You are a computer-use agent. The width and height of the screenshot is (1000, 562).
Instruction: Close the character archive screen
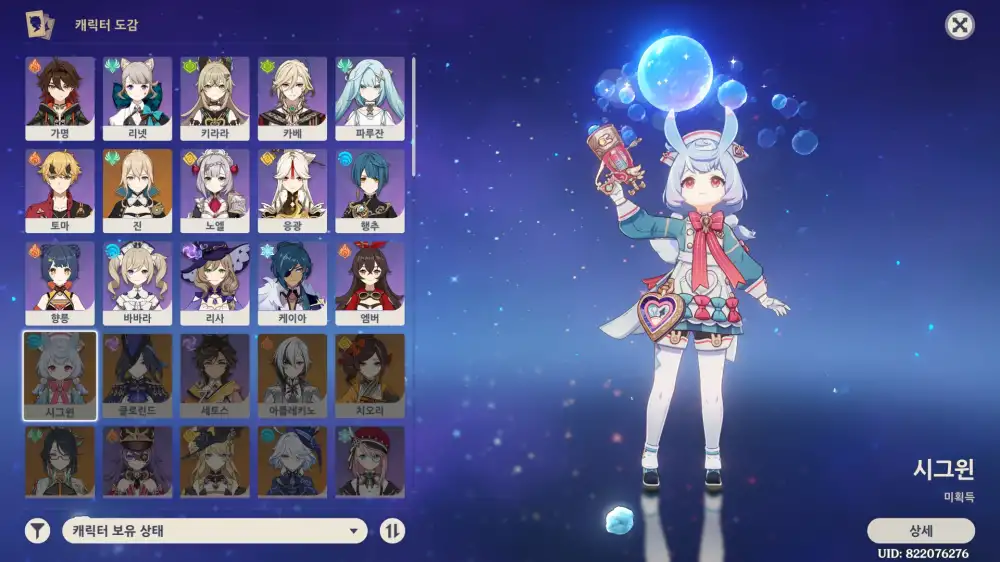tap(960, 26)
